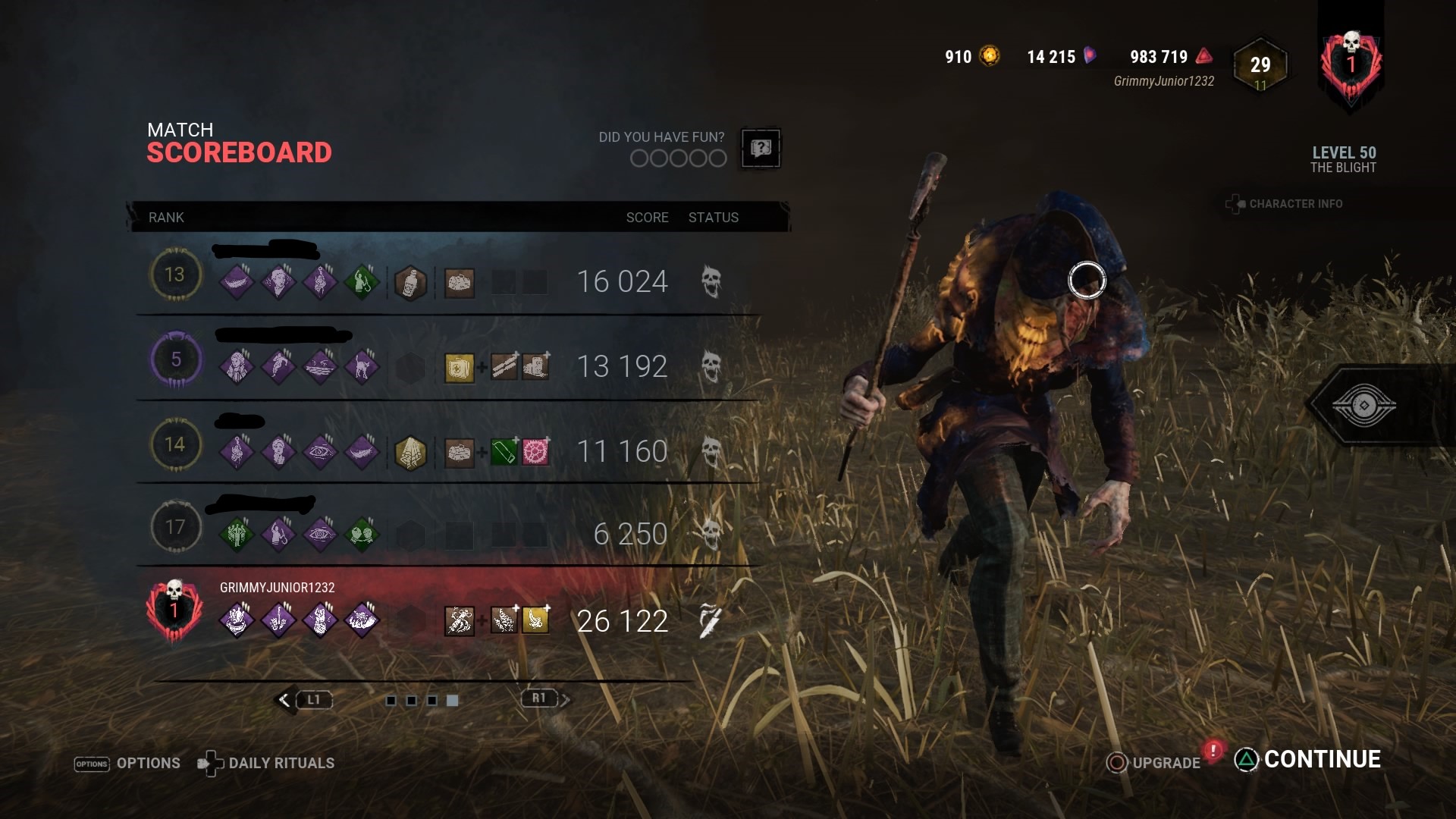
Task: Click the L1 arrow to view previous scoreboard page
Action: tap(284, 700)
